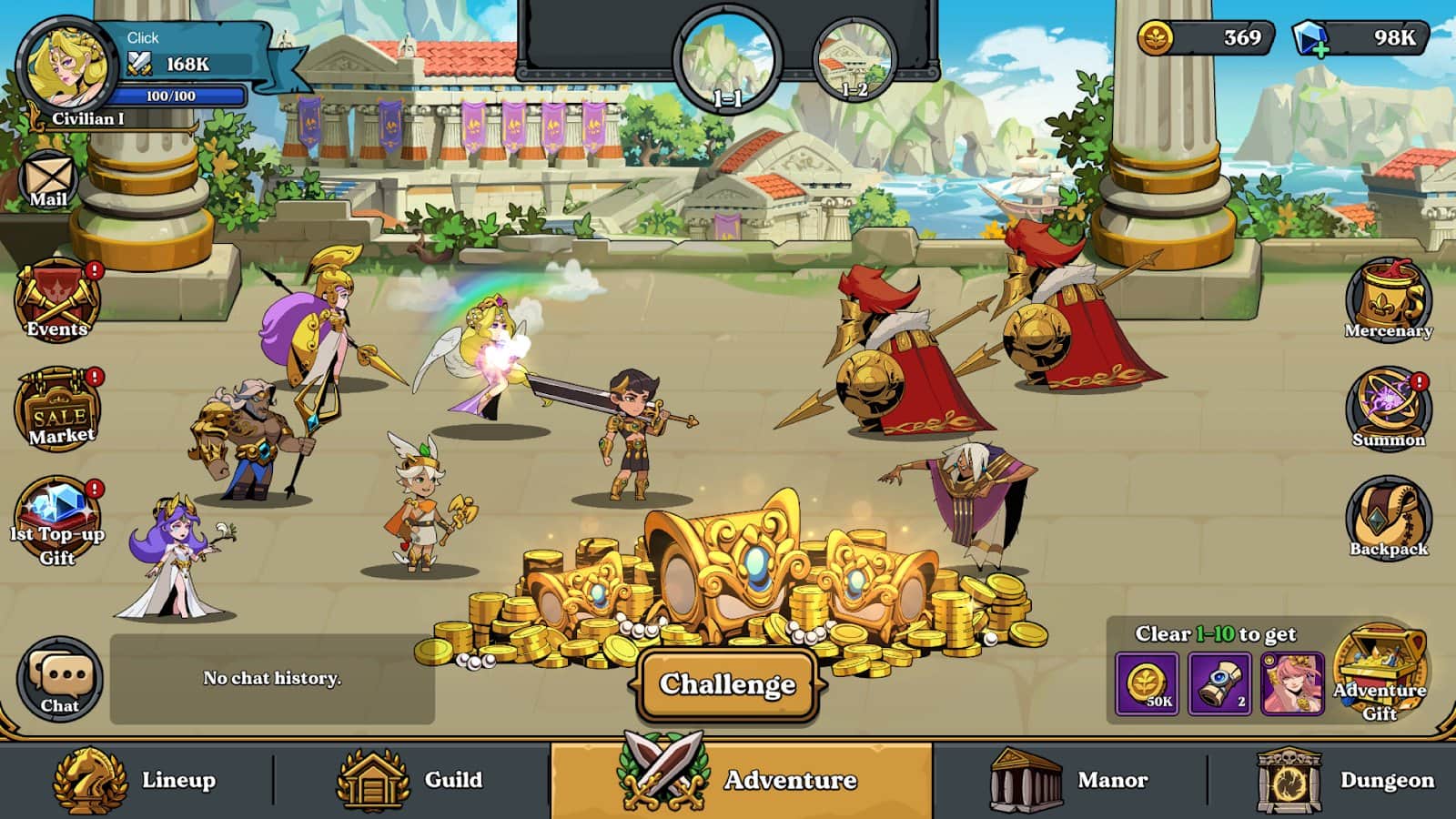The height and width of the screenshot is (819, 1456).
Task: Open the Chat window
Action: coord(60,680)
